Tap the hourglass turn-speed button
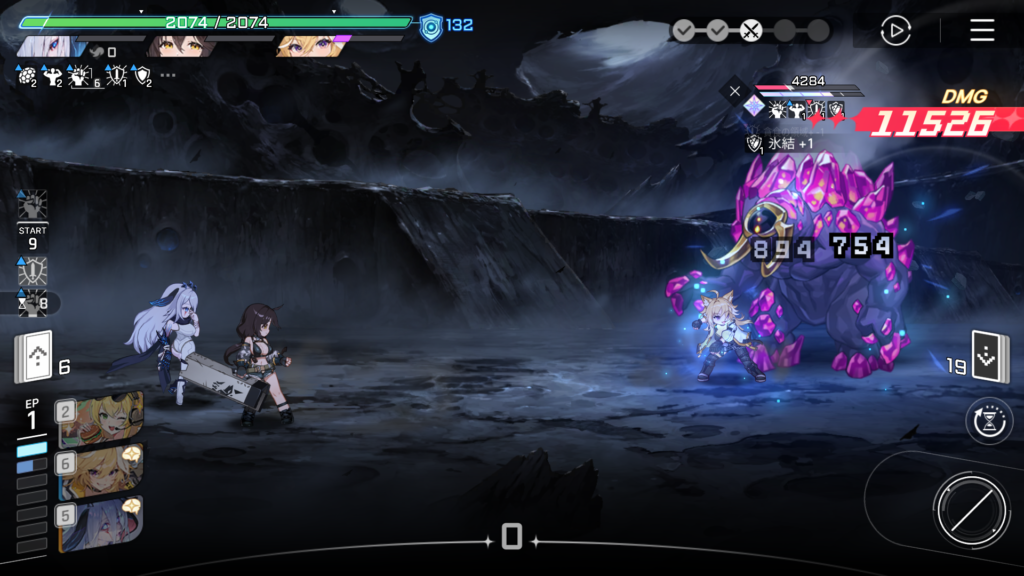 point(989,422)
